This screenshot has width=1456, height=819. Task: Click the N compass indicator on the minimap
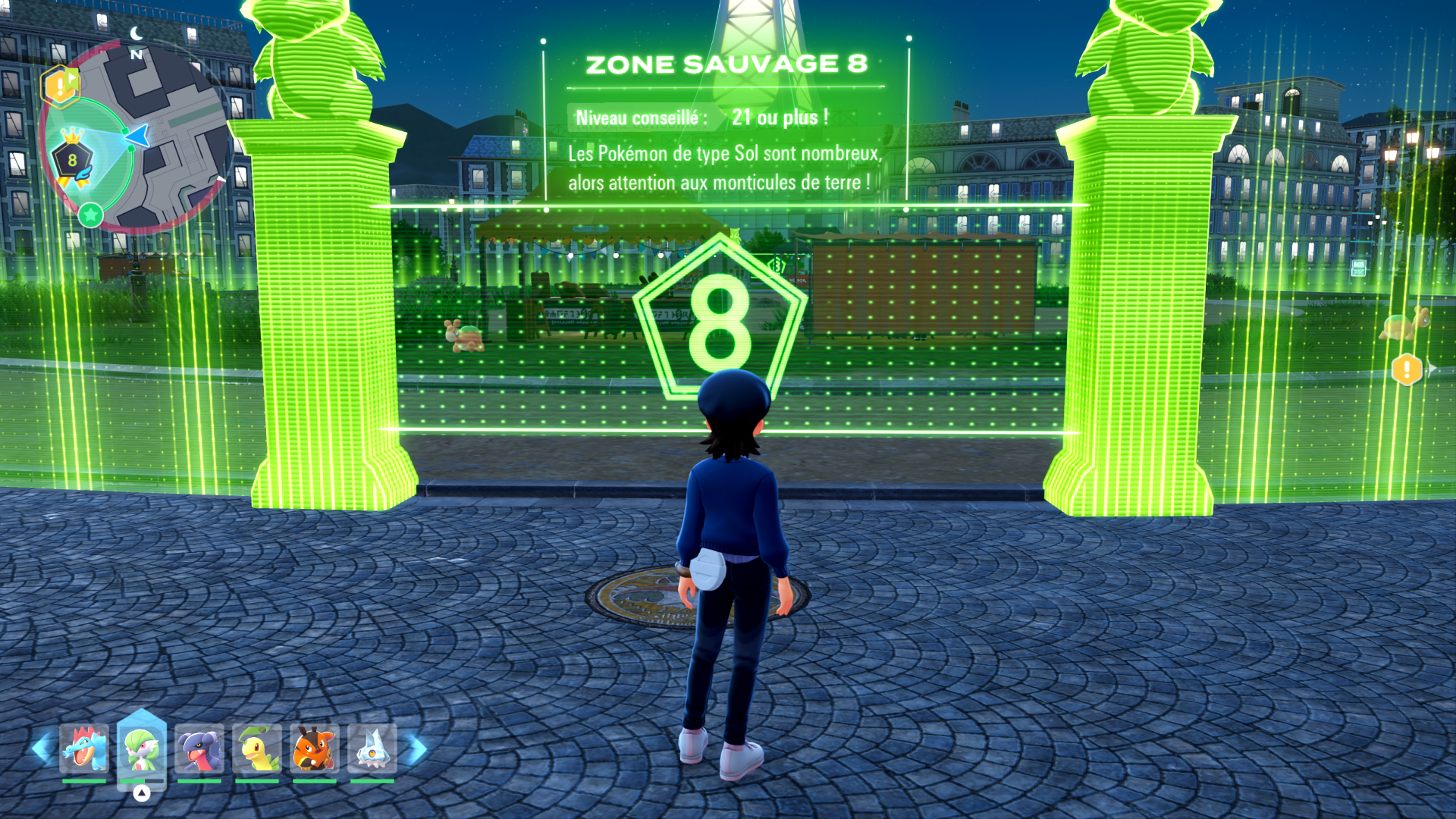pyautogui.click(x=135, y=55)
